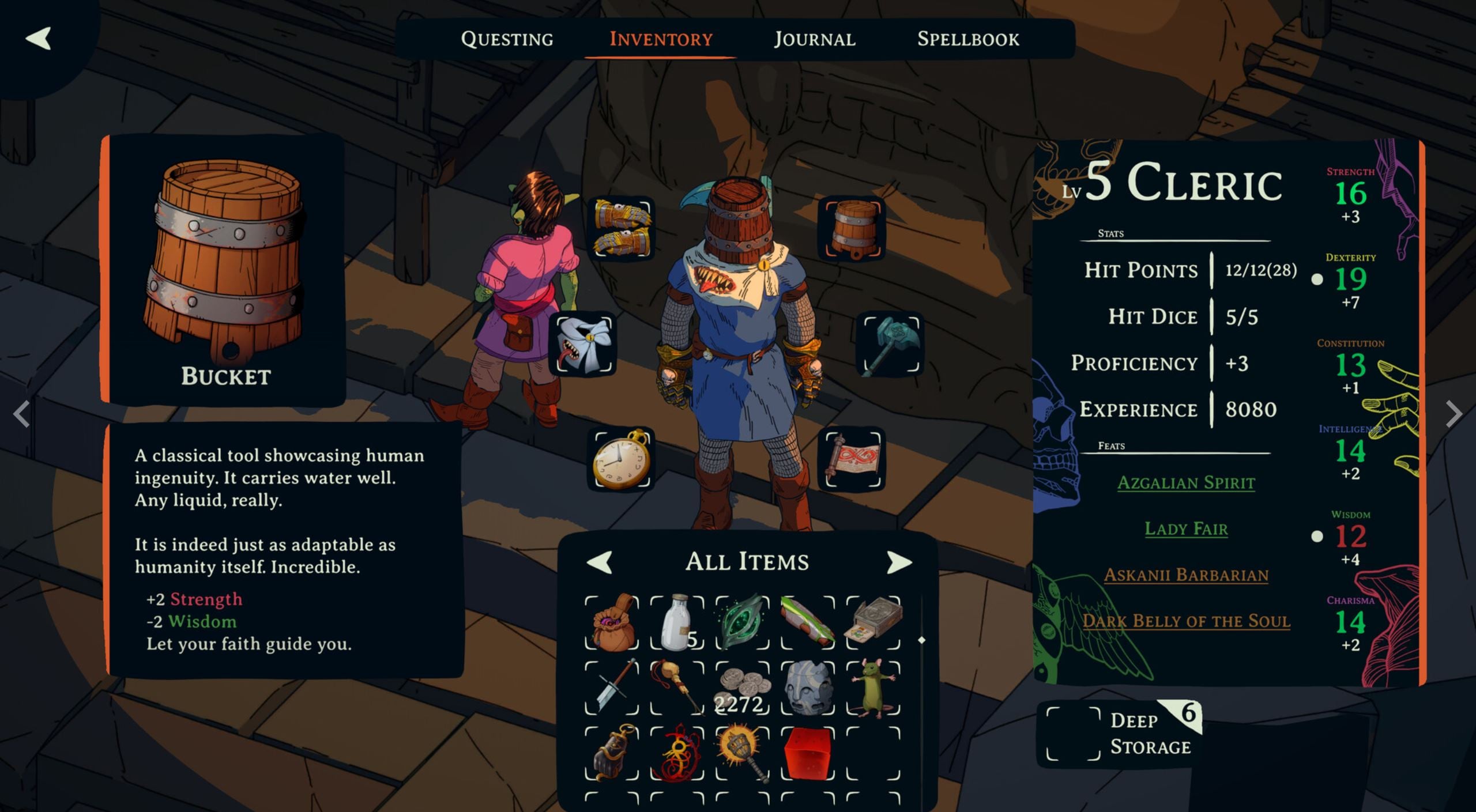Select the equipped bucket helmet slot
Screen dimensions: 1476x812
point(853,228)
